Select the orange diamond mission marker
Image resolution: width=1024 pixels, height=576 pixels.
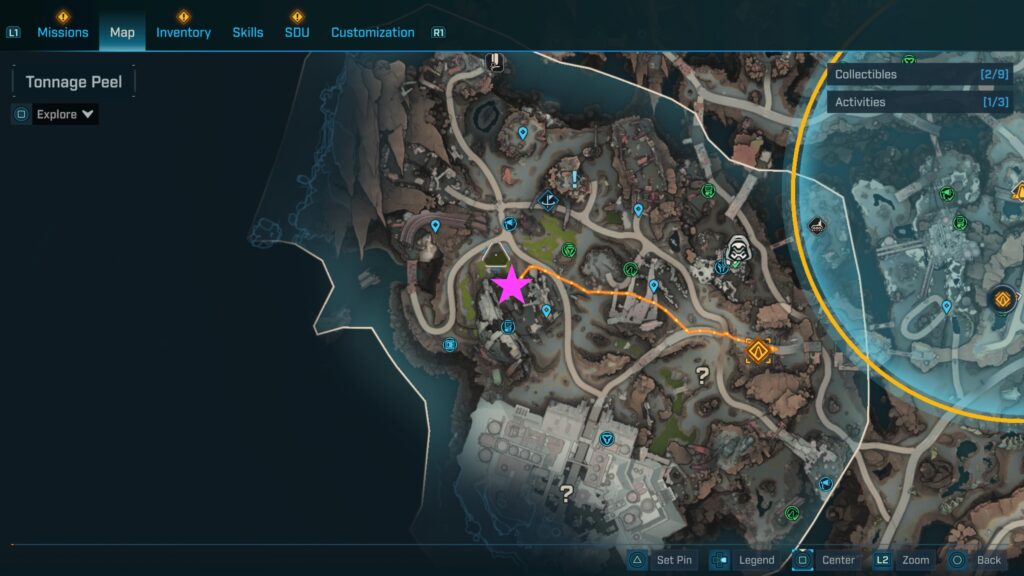click(758, 351)
